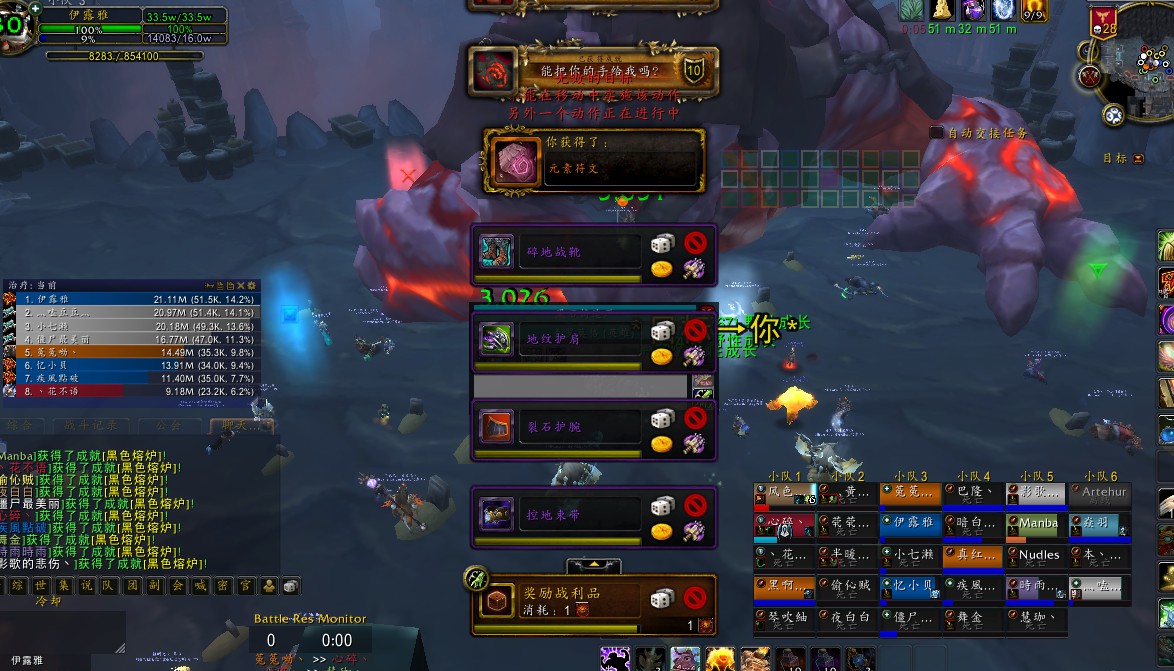Open the 公会 chat tab
Viewport: 1174px width, 671px height.
point(170,425)
